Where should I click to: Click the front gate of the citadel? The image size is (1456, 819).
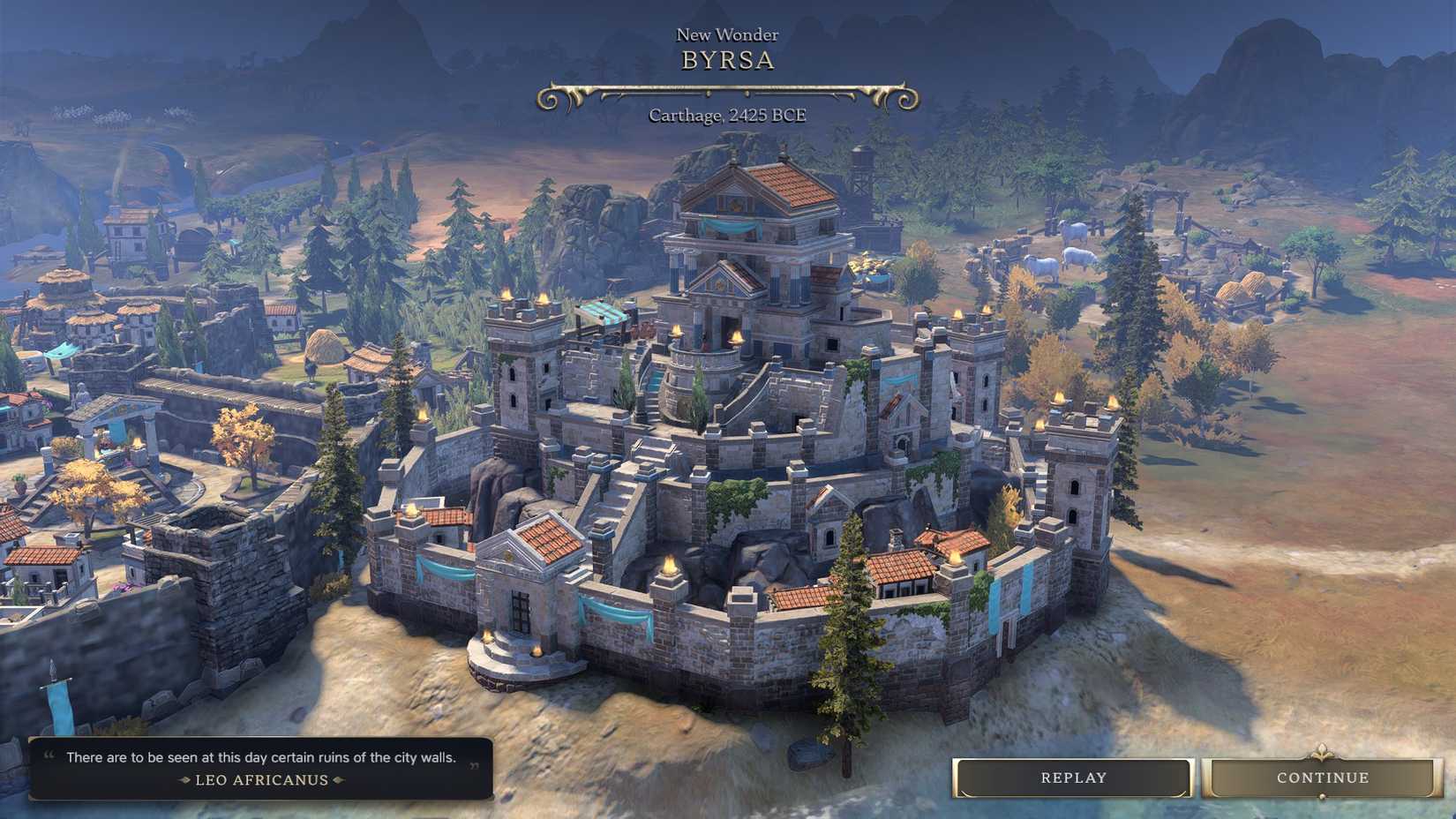point(520,609)
